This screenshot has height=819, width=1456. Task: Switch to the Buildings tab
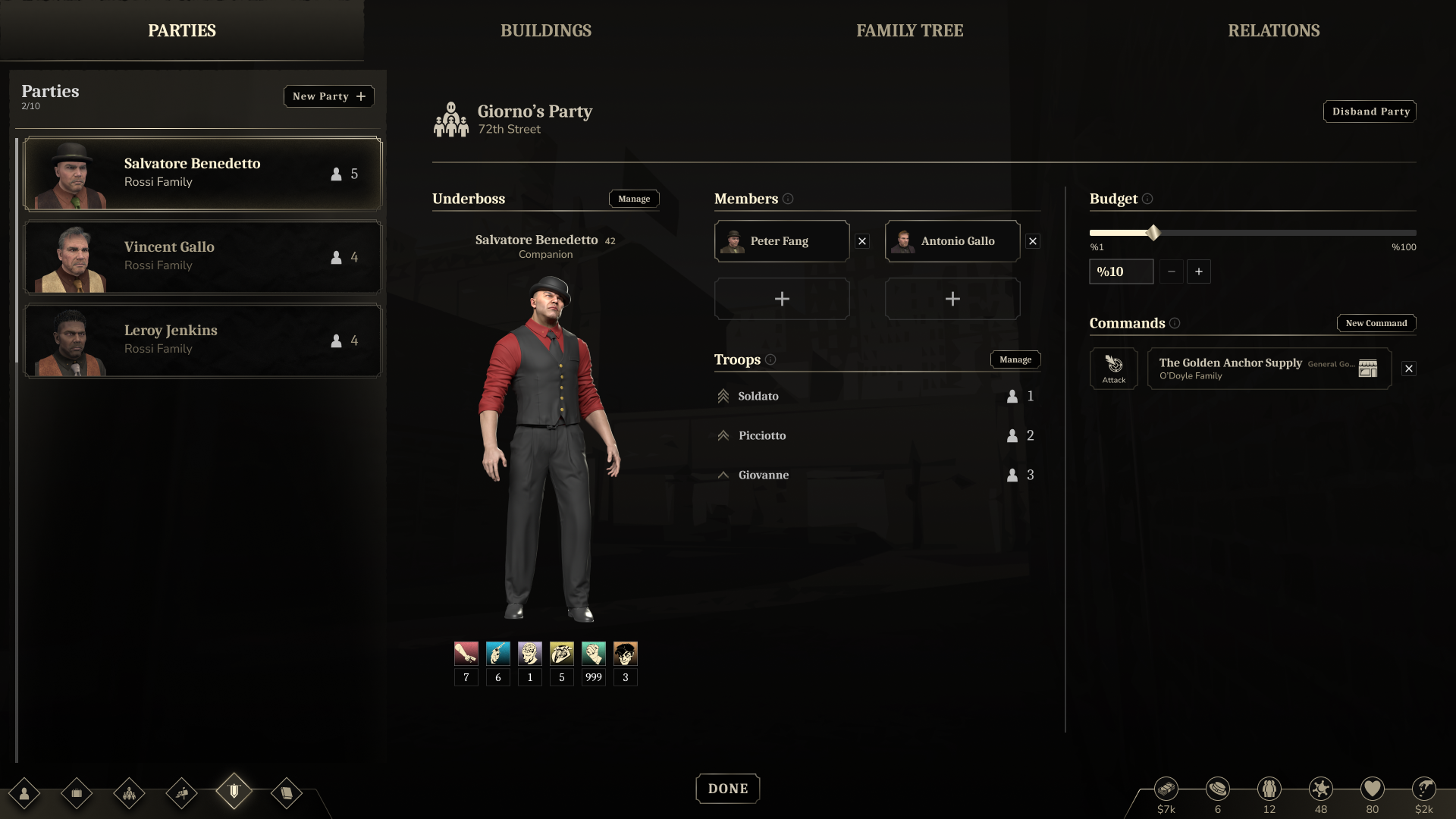coord(545,30)
